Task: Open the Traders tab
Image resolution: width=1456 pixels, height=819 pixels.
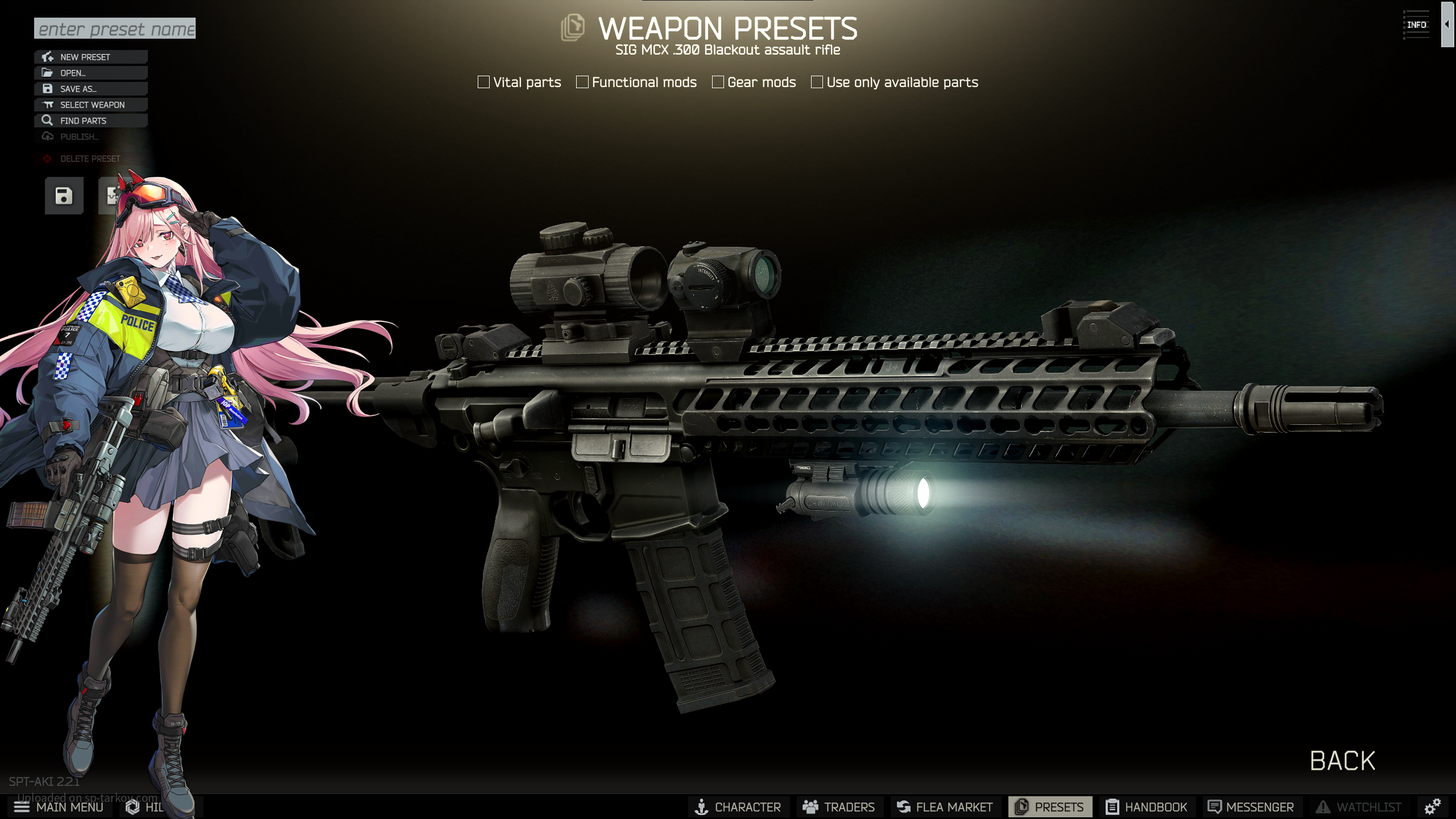Action: (x=839, y=807)
